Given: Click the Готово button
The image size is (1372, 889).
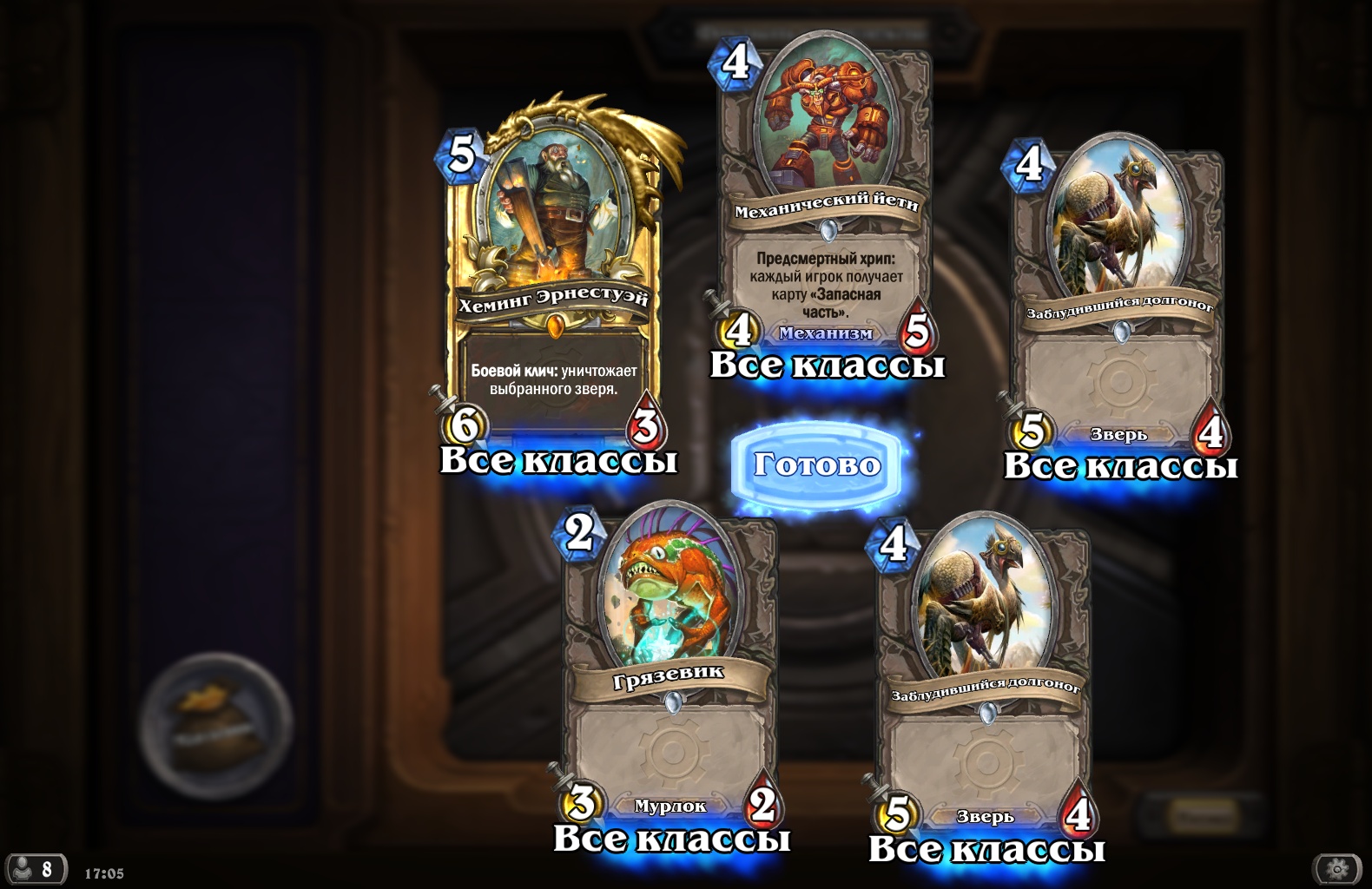Looking at the screenshot, I should pos(816,465).
